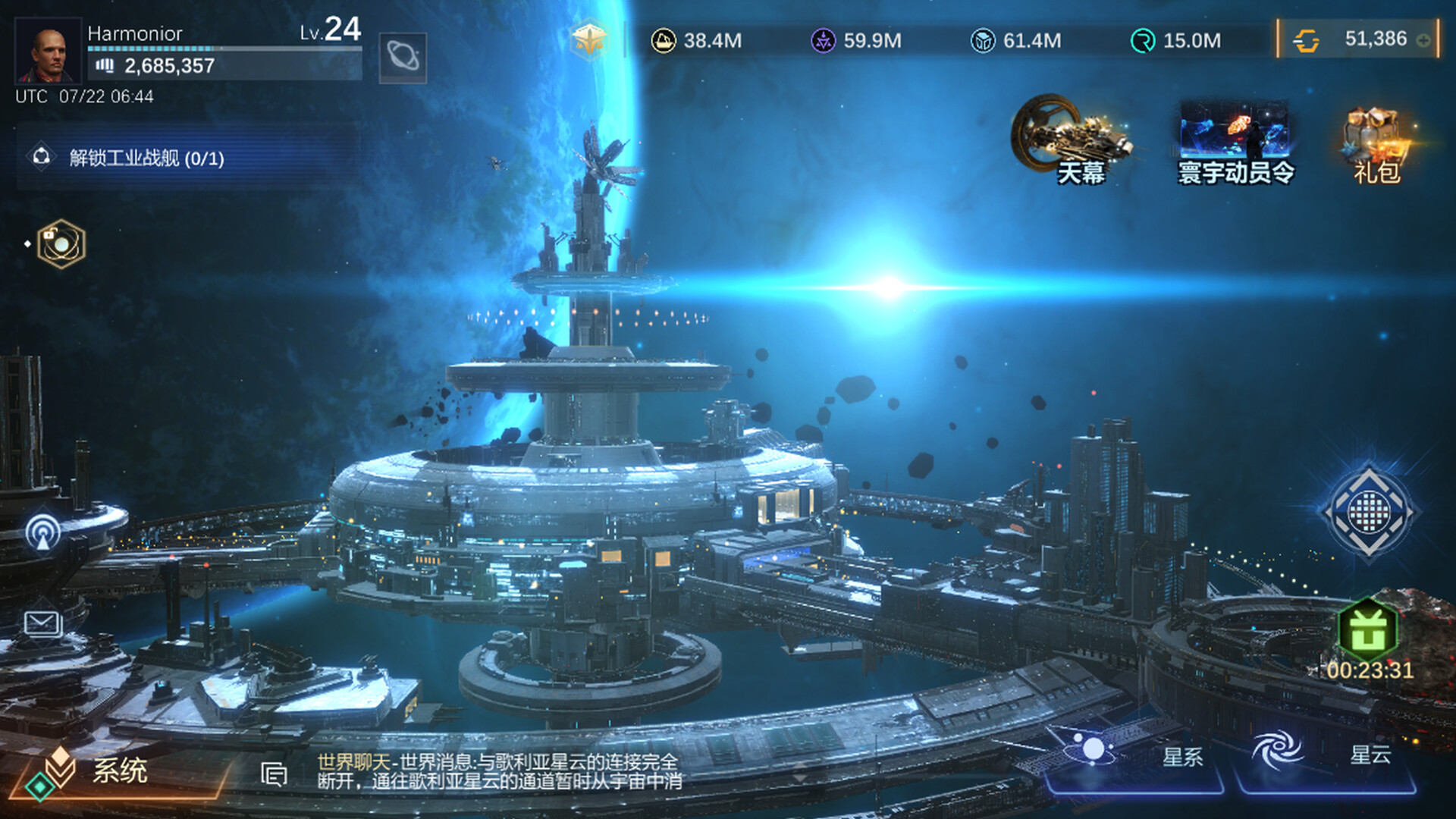Screen dimensions: 1456x819
Task: Open Harmonior's commander portrait
Action: (x=48, y=51)
